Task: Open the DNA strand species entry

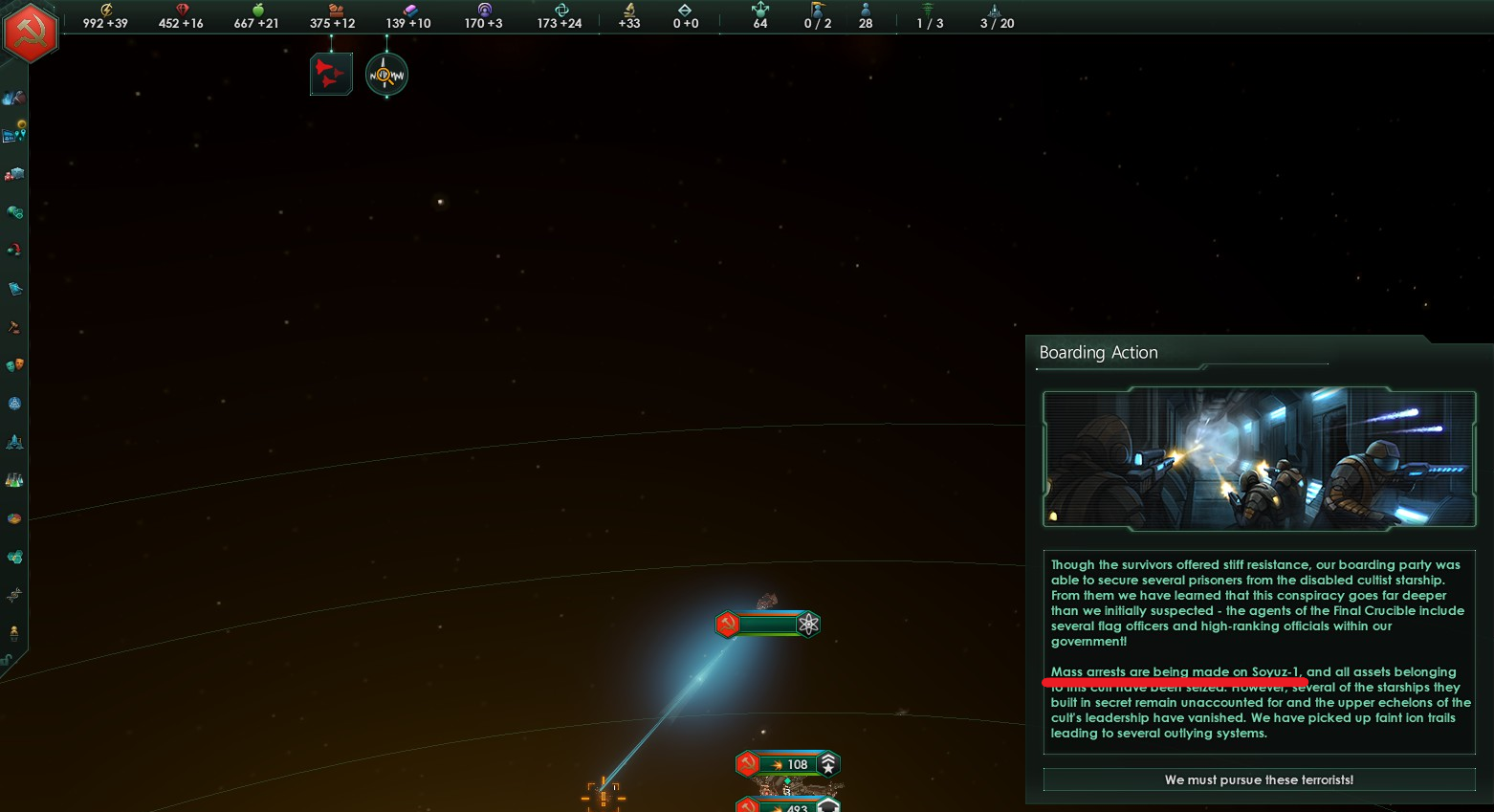Action: [x=14, y=595]
